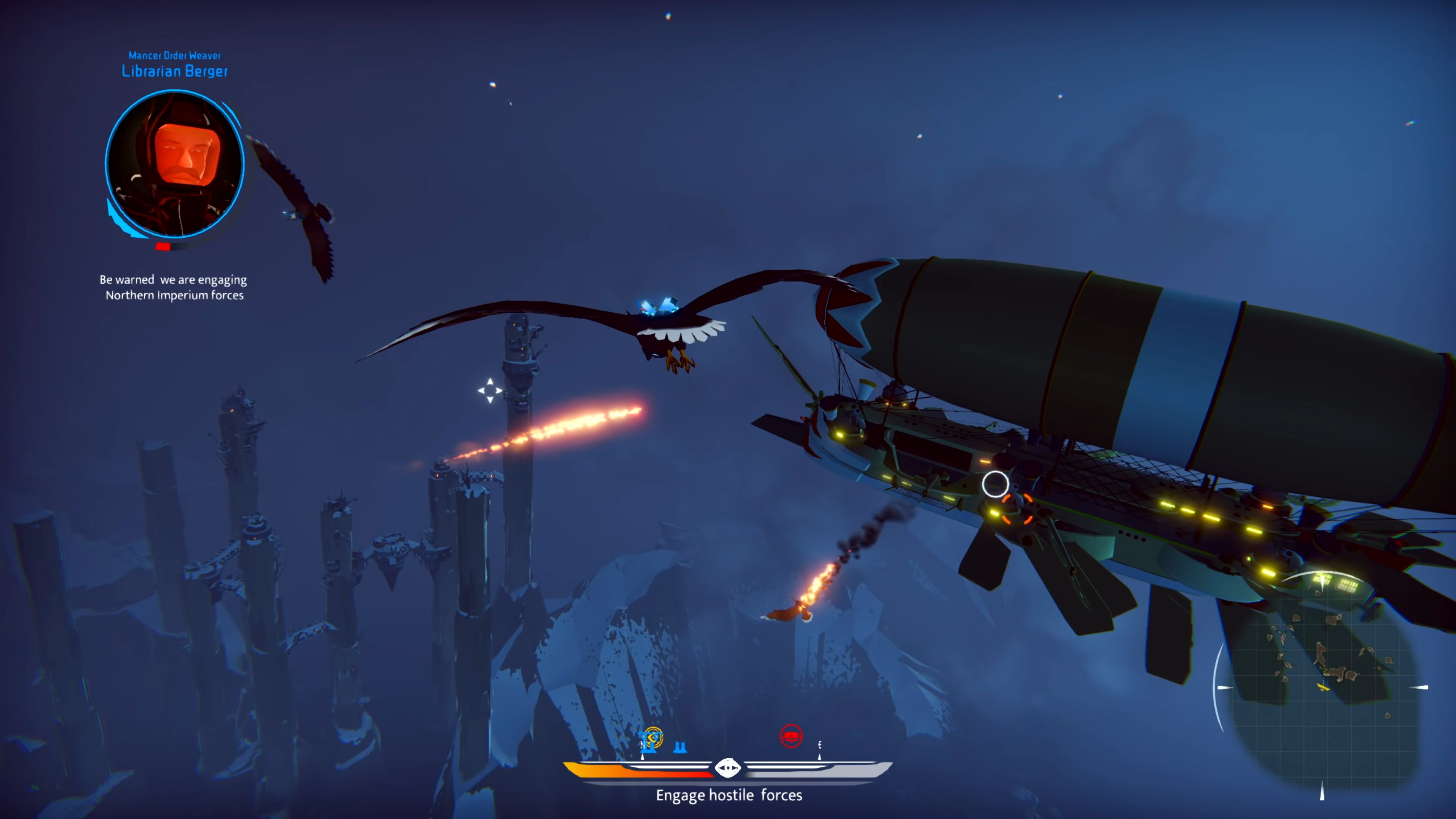Image resolution: width=1456 pixels, height=819 pixels.
Task: Click the Mancer Order Weaver title label
Action: tap(175, 55)
